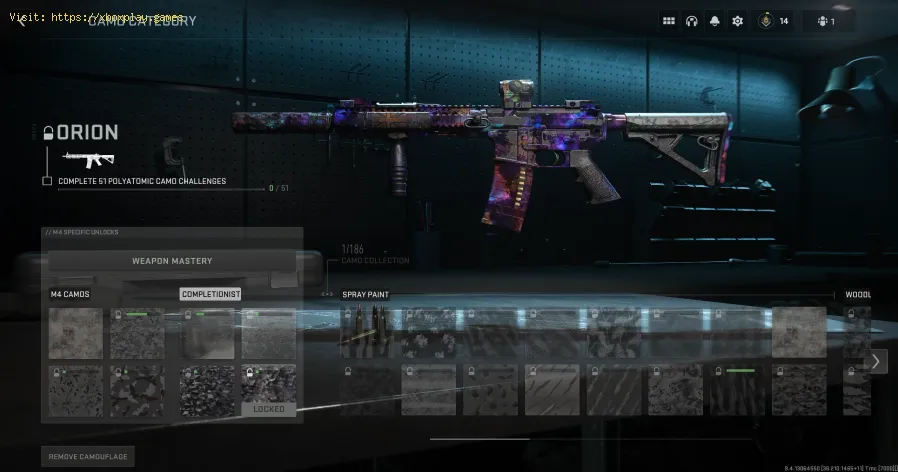Select the Completionist camo tab
Screen dimensions: 898x472
[x=210, y=295]
